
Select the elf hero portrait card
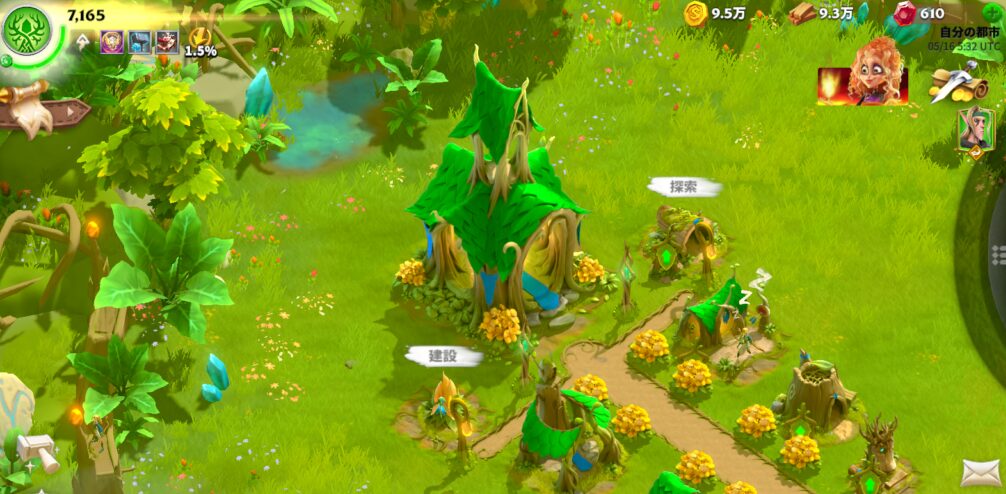tap(974, 130)
